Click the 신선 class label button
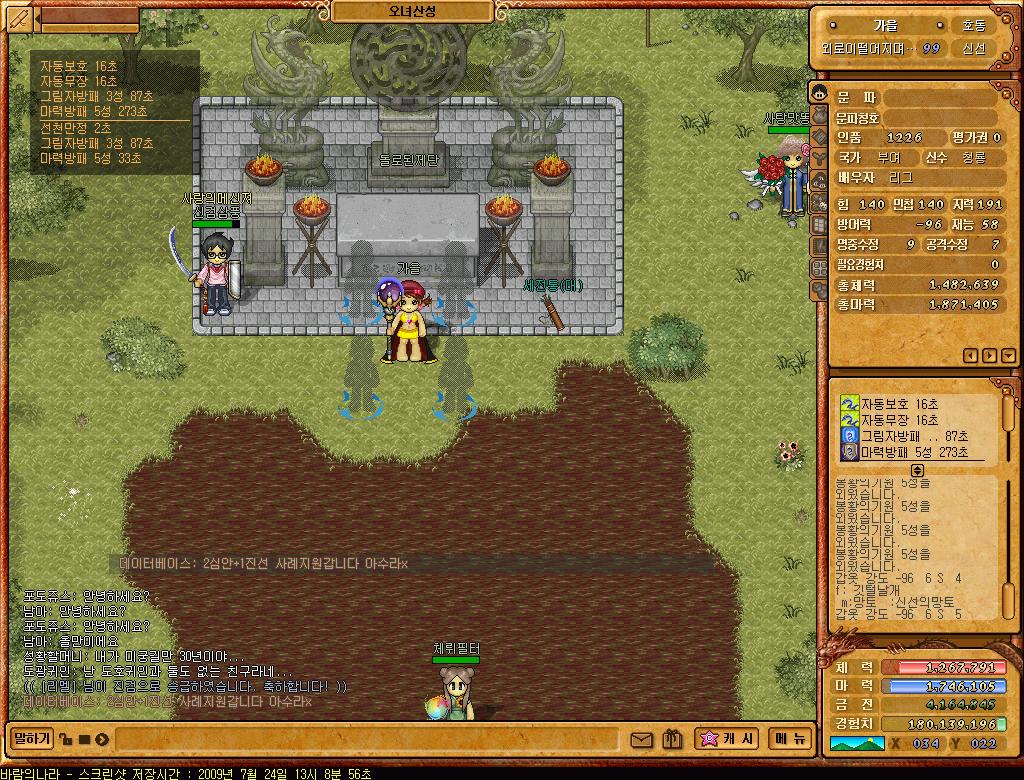Viewport: 1024px width, 780px height. [973, 48]
